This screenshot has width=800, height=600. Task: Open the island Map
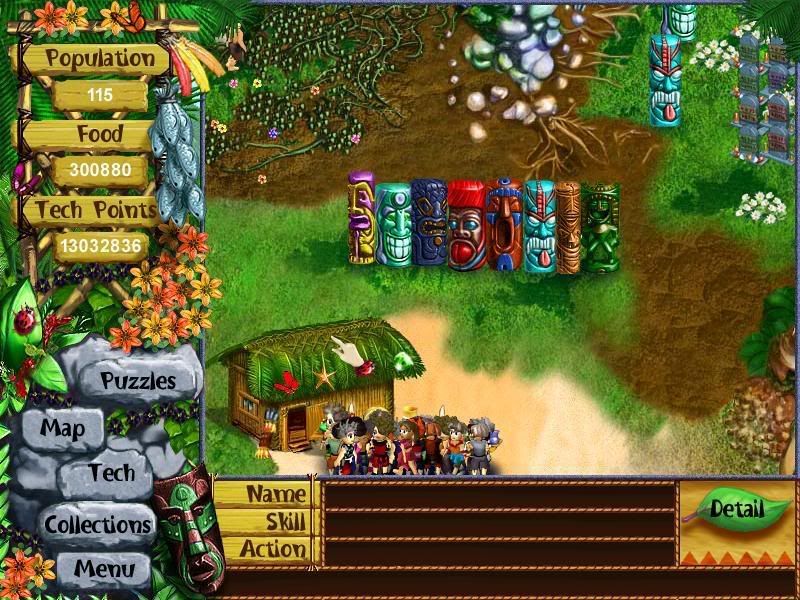click(62, 429)
